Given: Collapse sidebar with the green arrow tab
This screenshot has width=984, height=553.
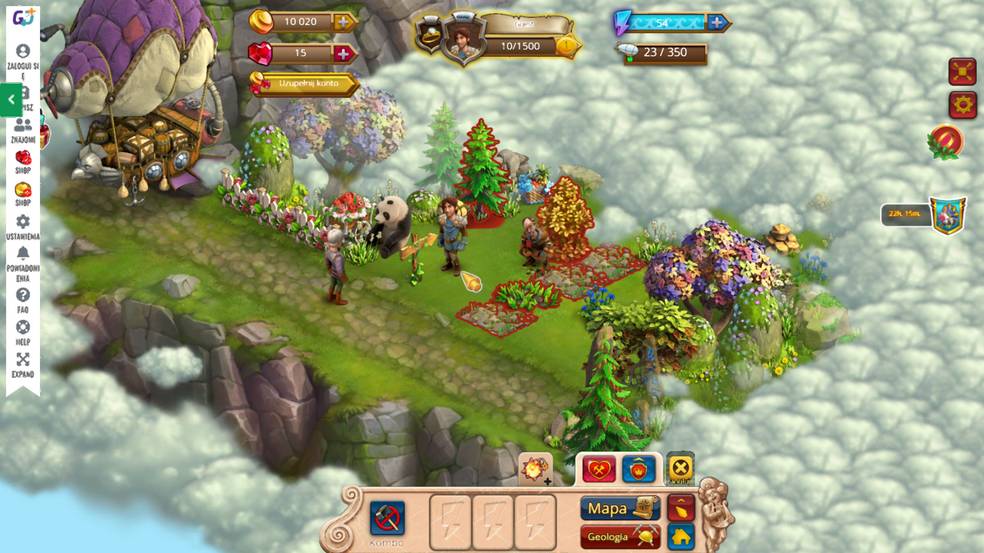Looking at the screenshot, I should tap(11, 100).
